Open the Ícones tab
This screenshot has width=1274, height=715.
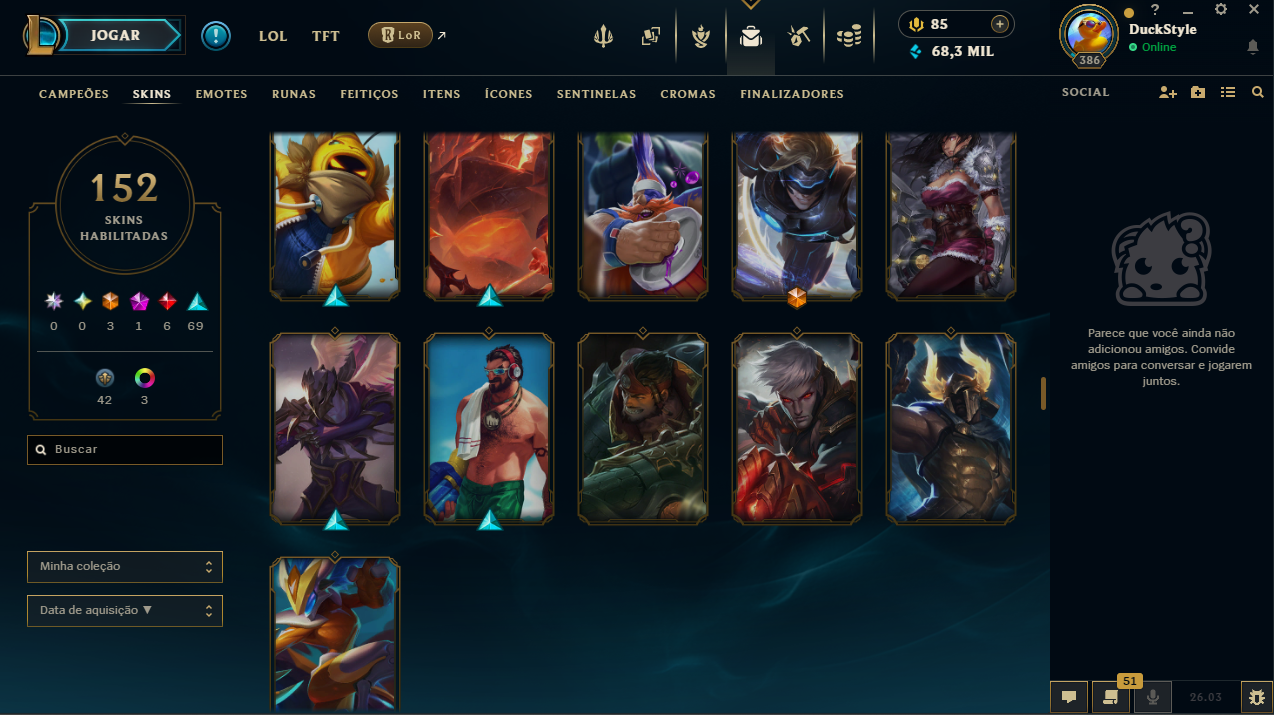(x=508, y=94)
